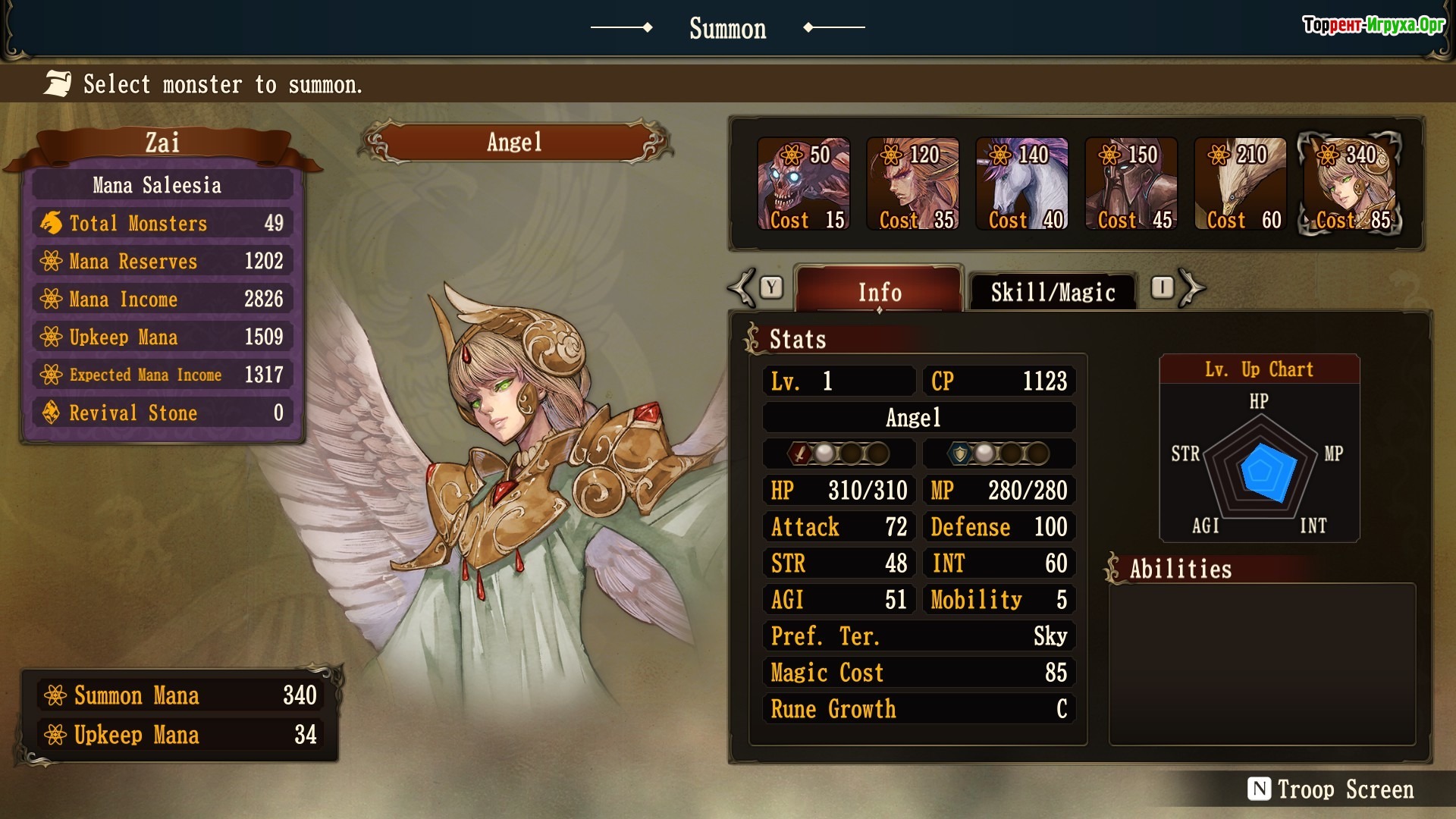Choose the griffin summon costing 210
Image resolution: width=1456 pixels, height=819 pixels.
[1241, 184]
